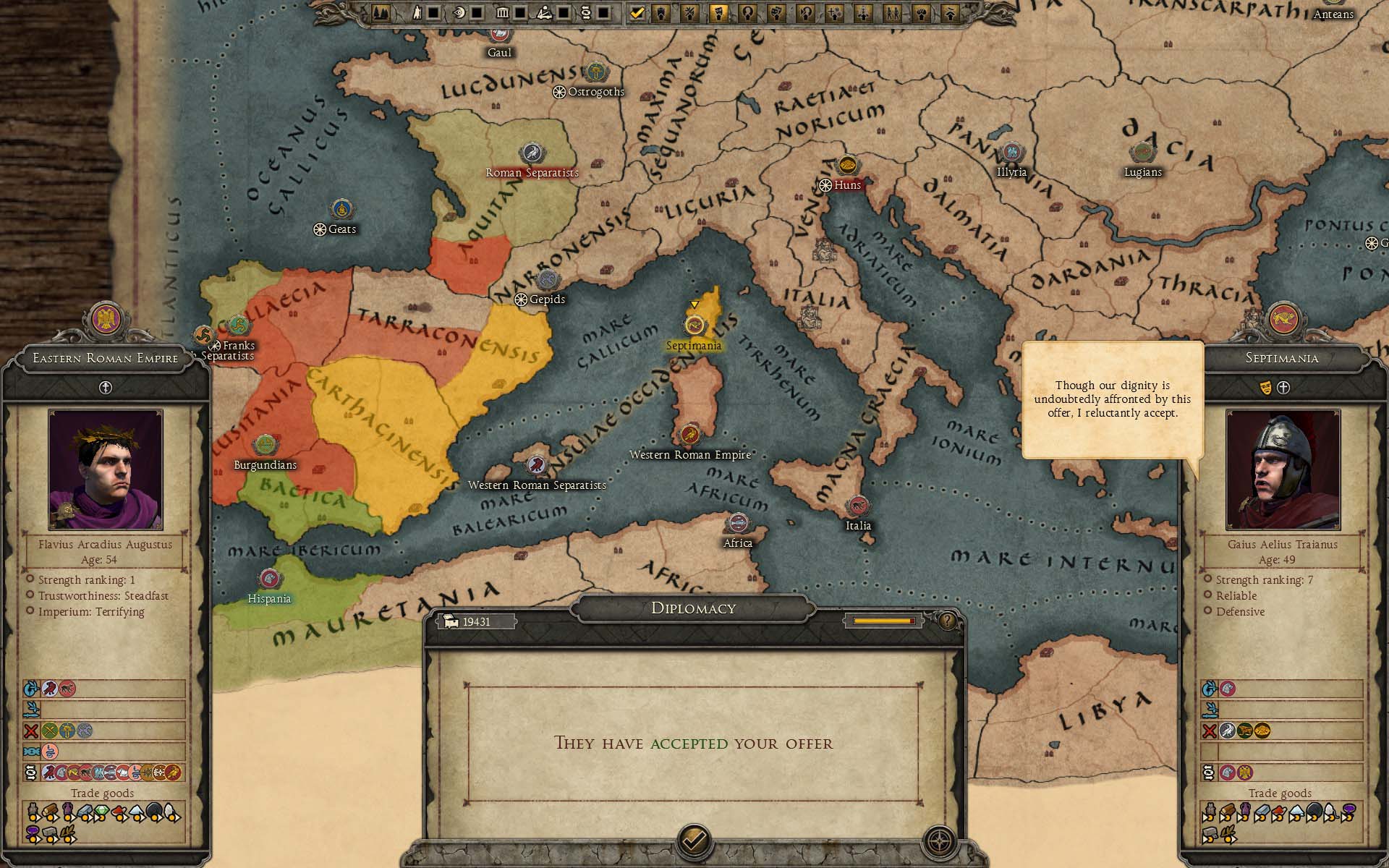The height and width of the screenshot is (868, 1389).
Task: Open the question mark help button
Action: point(946,621)
